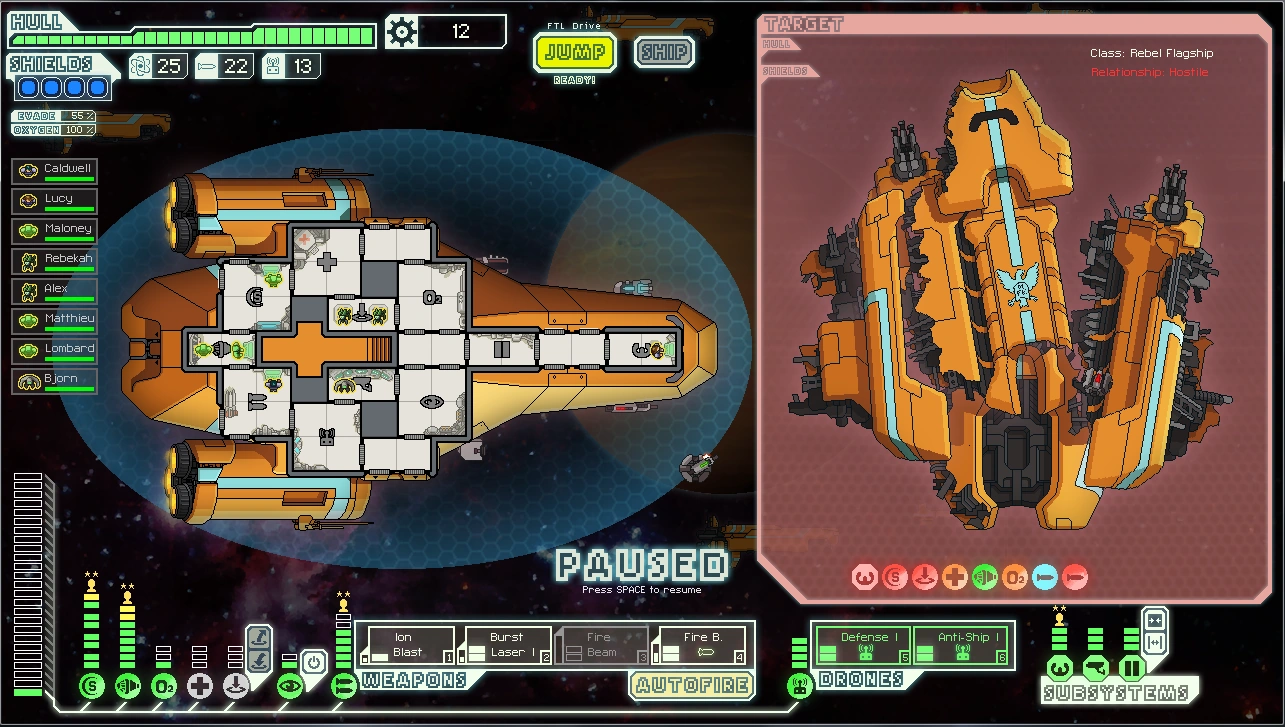Select the medbay cross icon in power bar
The height and width of the screenshot is (727, 1285).
click(200, 686)
